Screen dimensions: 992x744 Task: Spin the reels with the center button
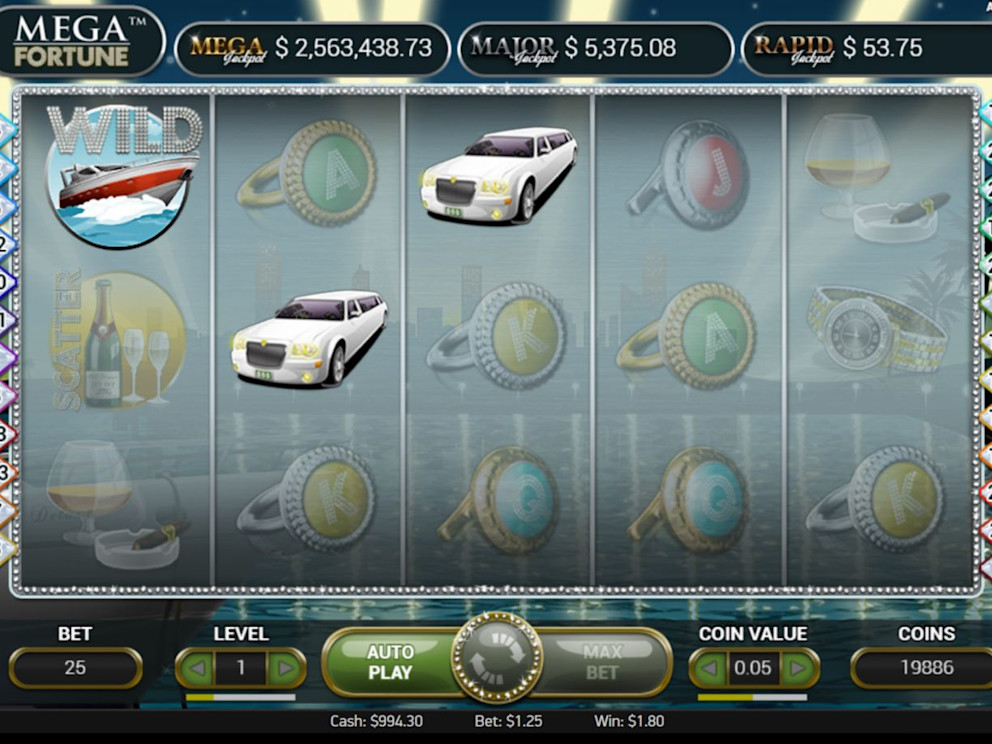(x=497, y=658)
